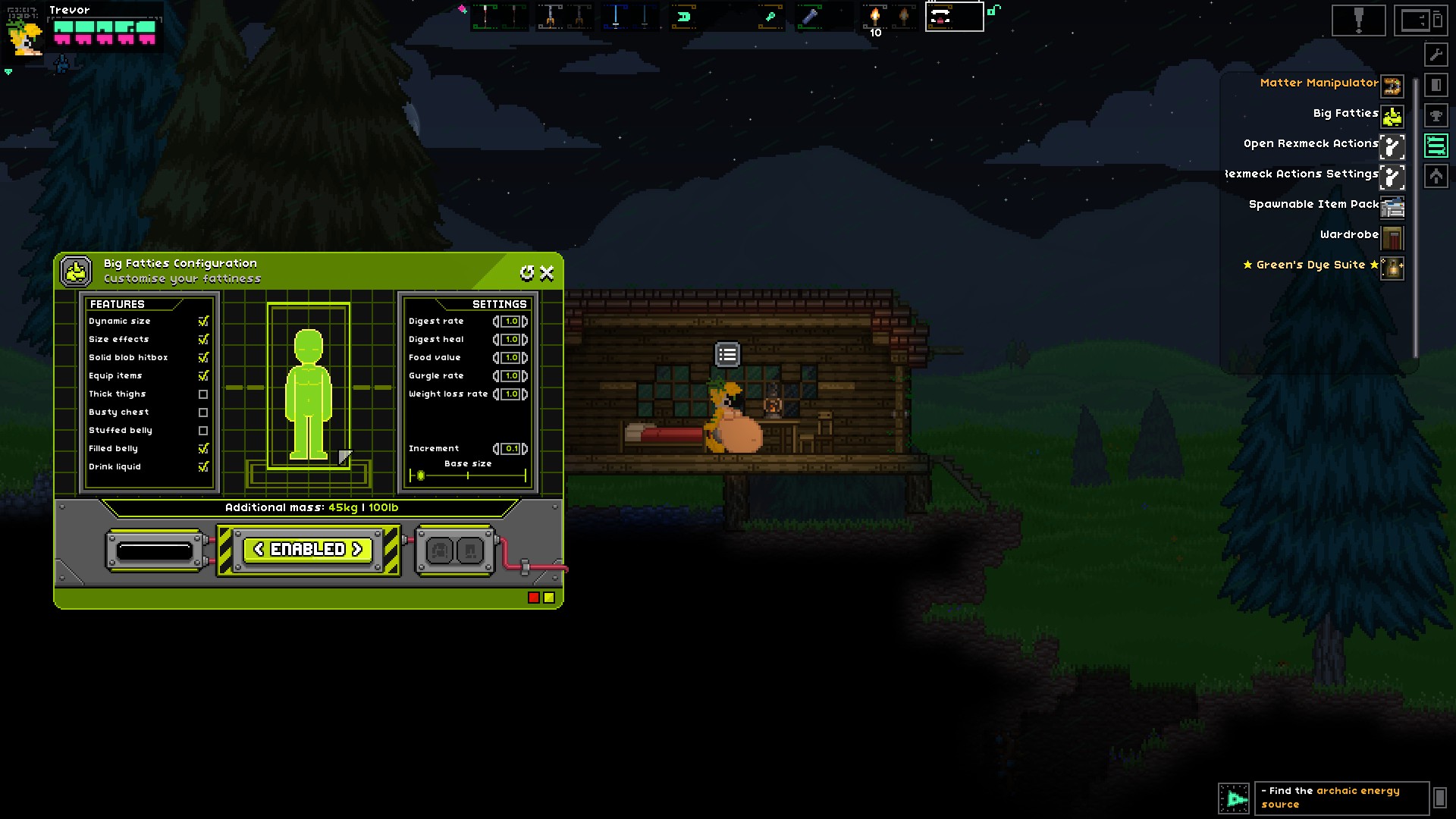Toggle the Dynamic size checkbox

pyautogui.click(x=203, y=322)
